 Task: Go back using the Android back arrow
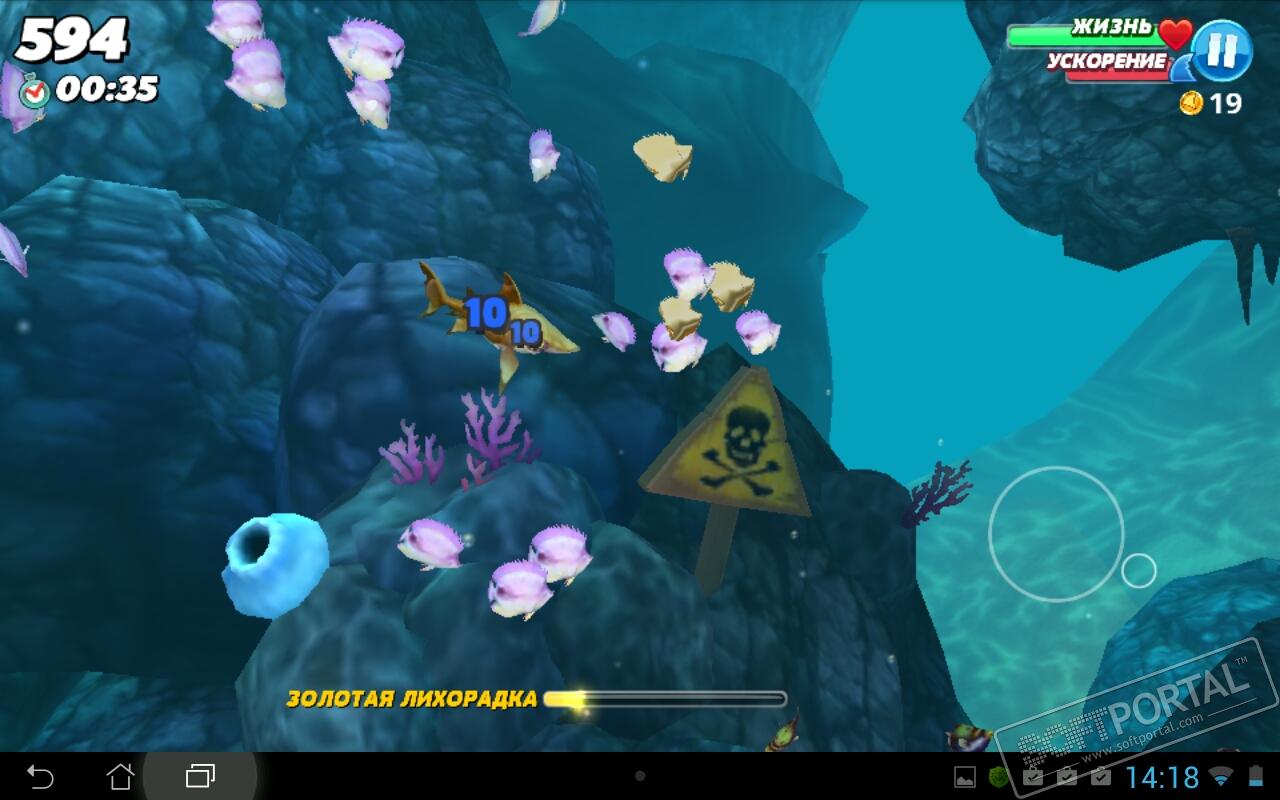coord(40,776)
